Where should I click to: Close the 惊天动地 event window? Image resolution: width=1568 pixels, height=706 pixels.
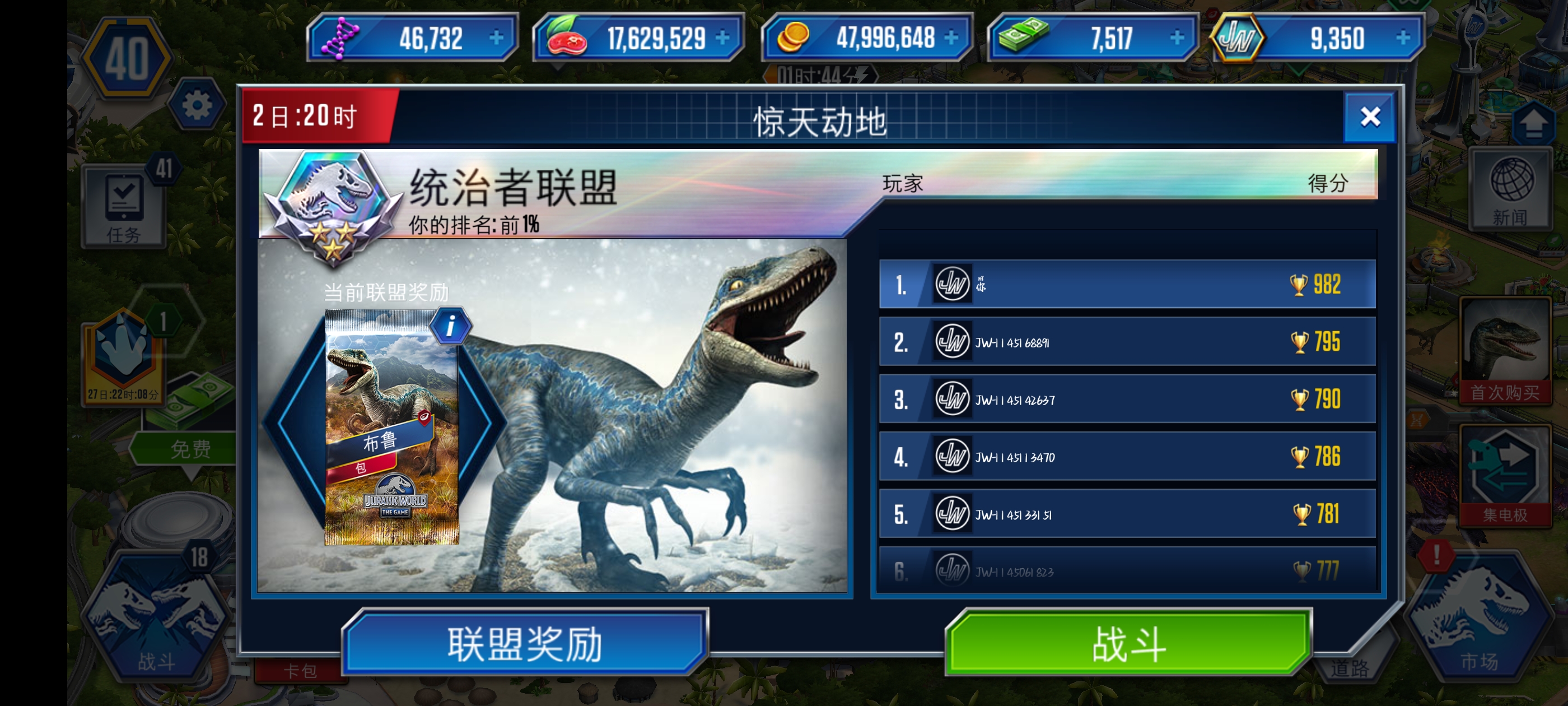pyautogui.click(x=1370, y=117)
